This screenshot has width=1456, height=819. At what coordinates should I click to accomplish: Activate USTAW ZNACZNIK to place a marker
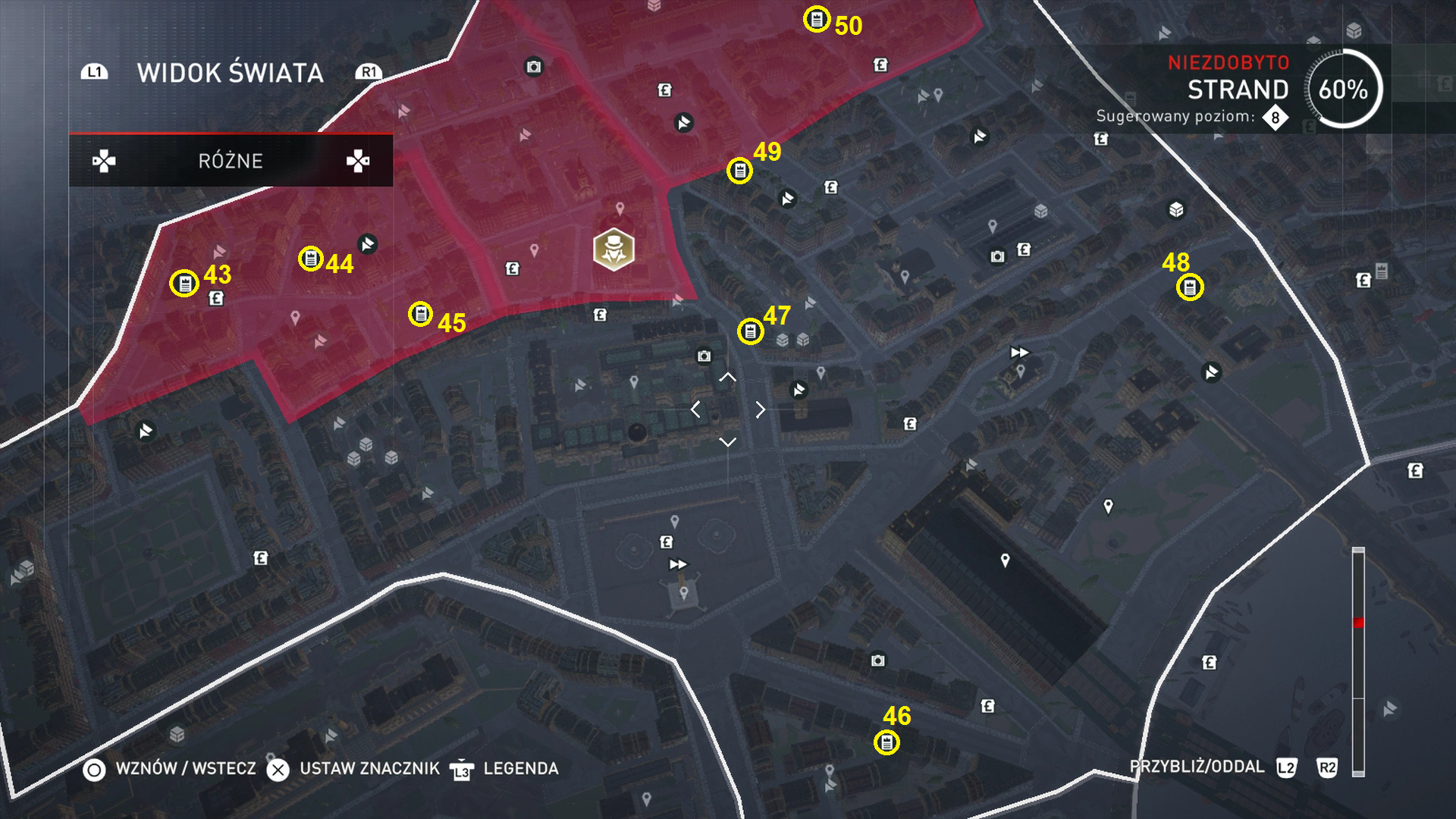pyautogui.click(x=279, y=768)
